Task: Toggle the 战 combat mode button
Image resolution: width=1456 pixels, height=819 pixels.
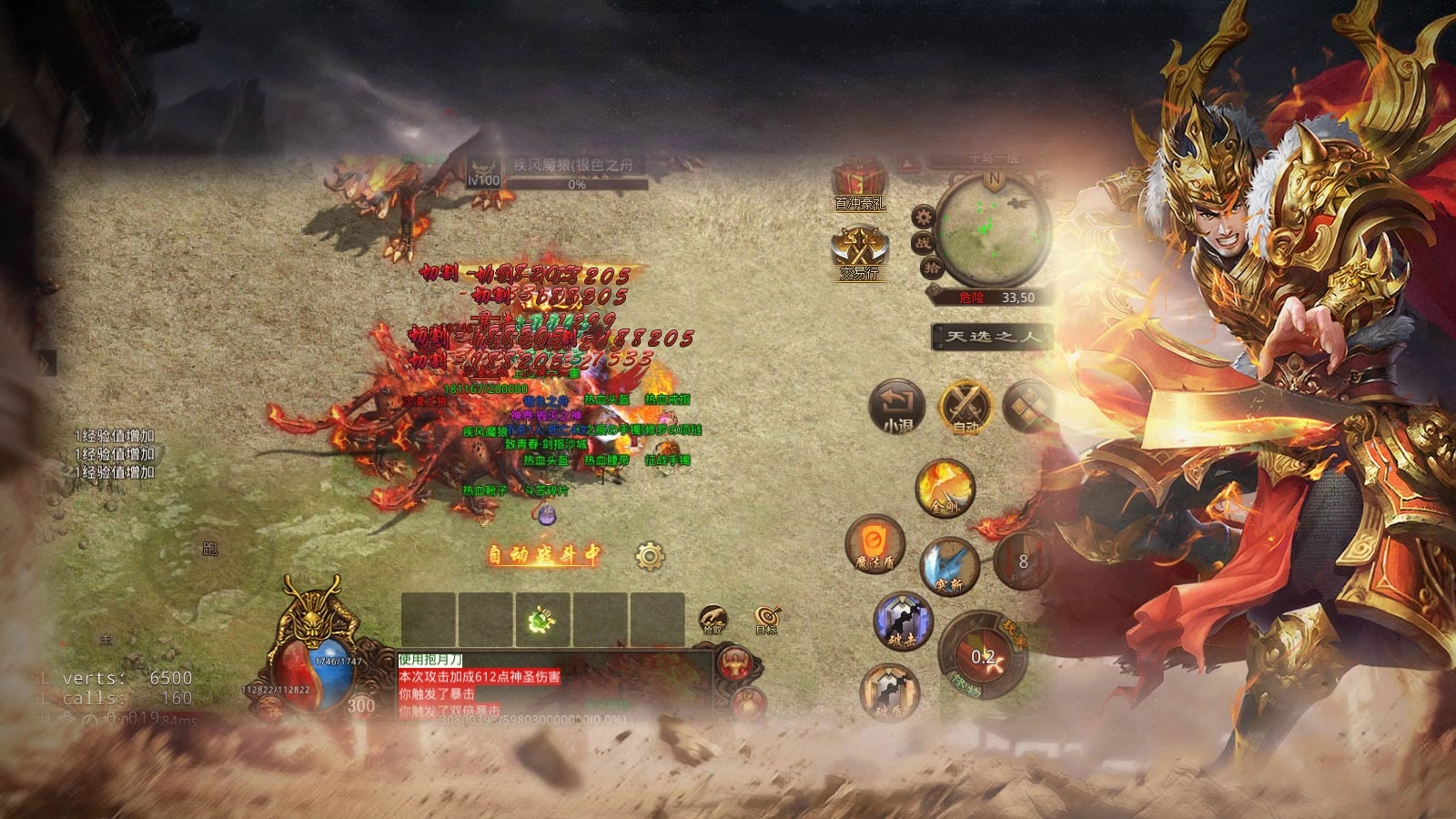Action: tap(923, 242)
